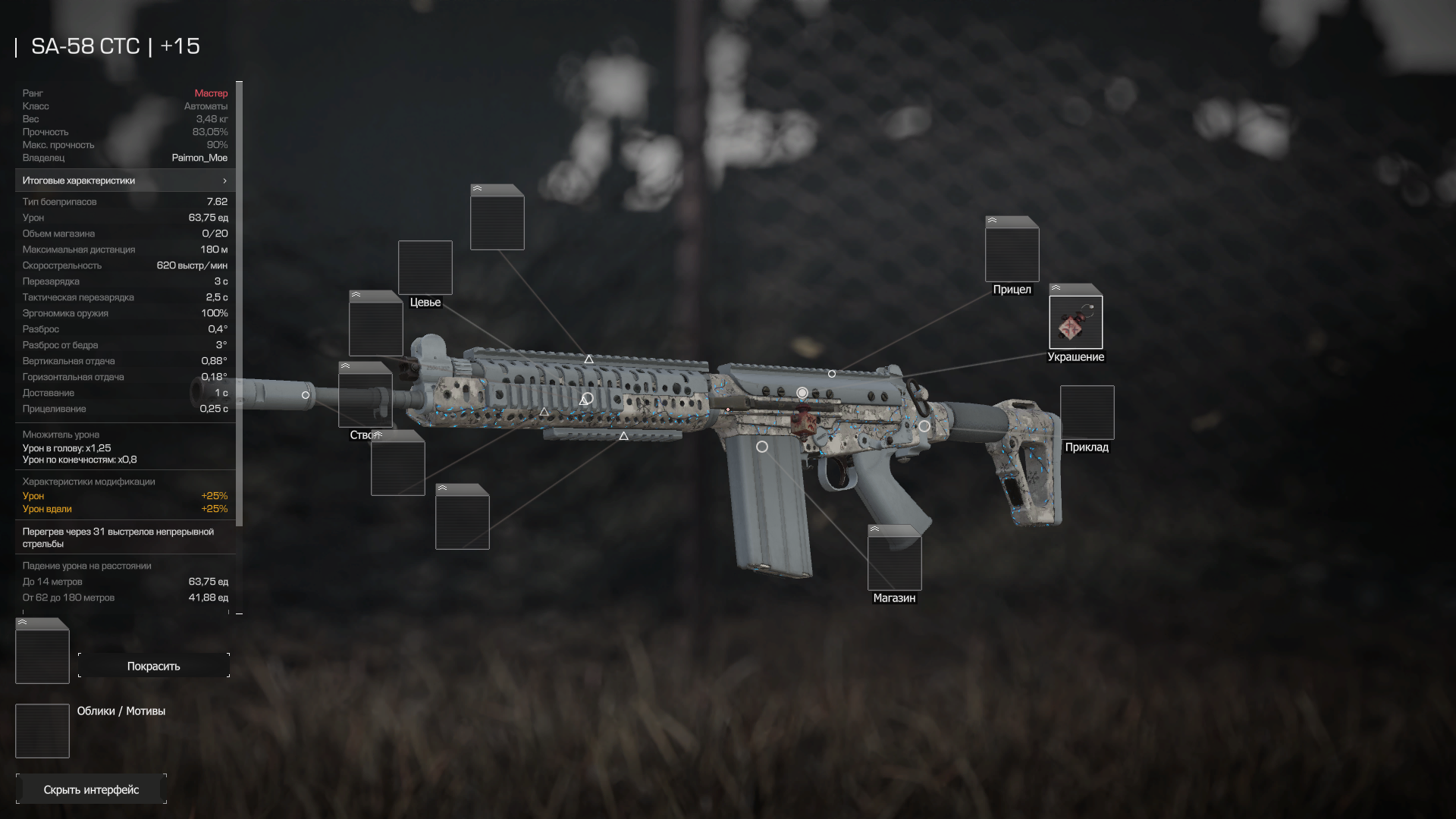
Task: Open the Прицел sight slot
Action: point(1012,255)
